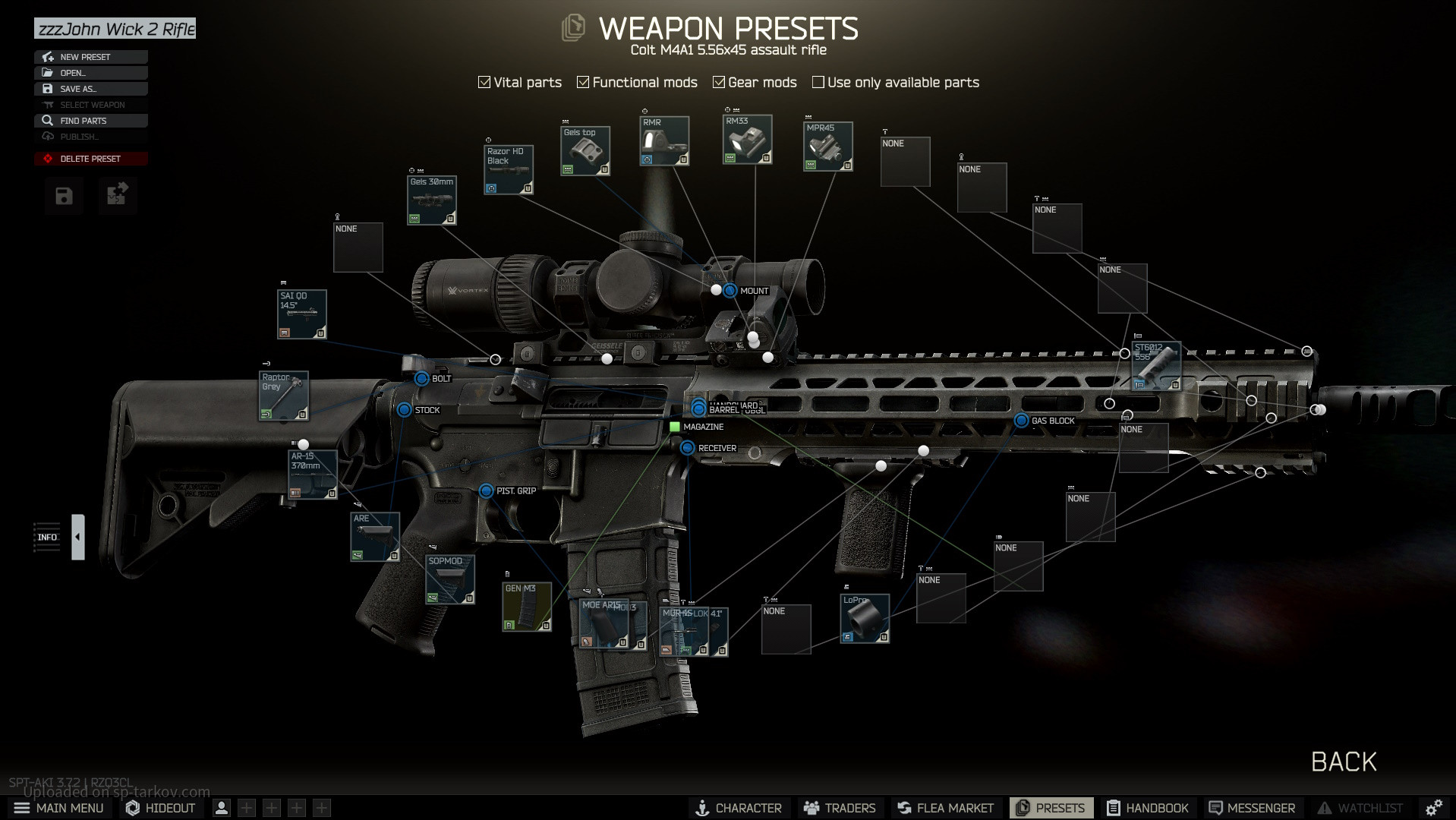Enable Use only available parts
Viewport: 1456px width, 820px height.
coord(818,82)
